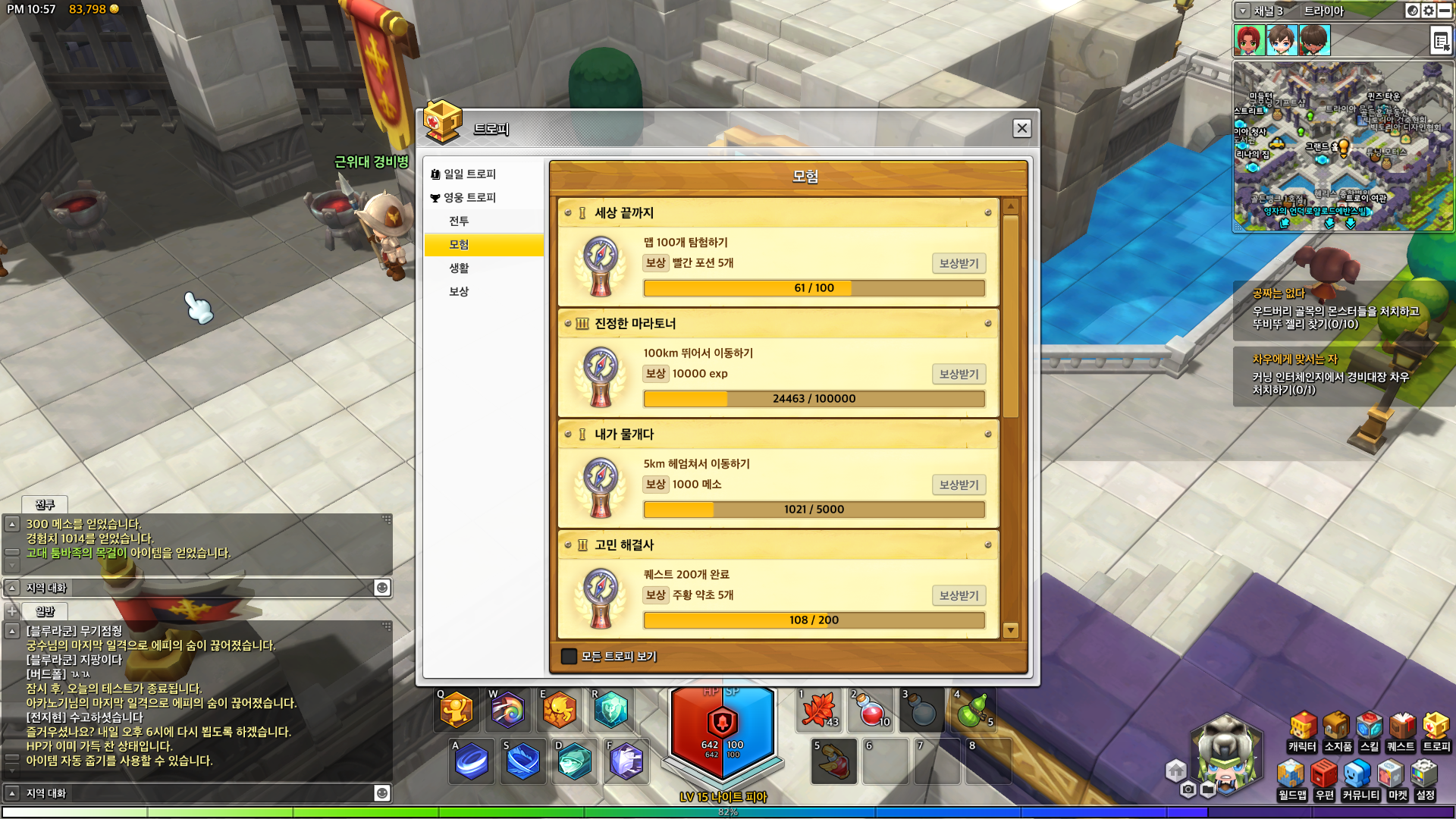Open the 보상 trophy category
Screen dimensions: 1456x819
pyautogui.click(x=459, y=291)
